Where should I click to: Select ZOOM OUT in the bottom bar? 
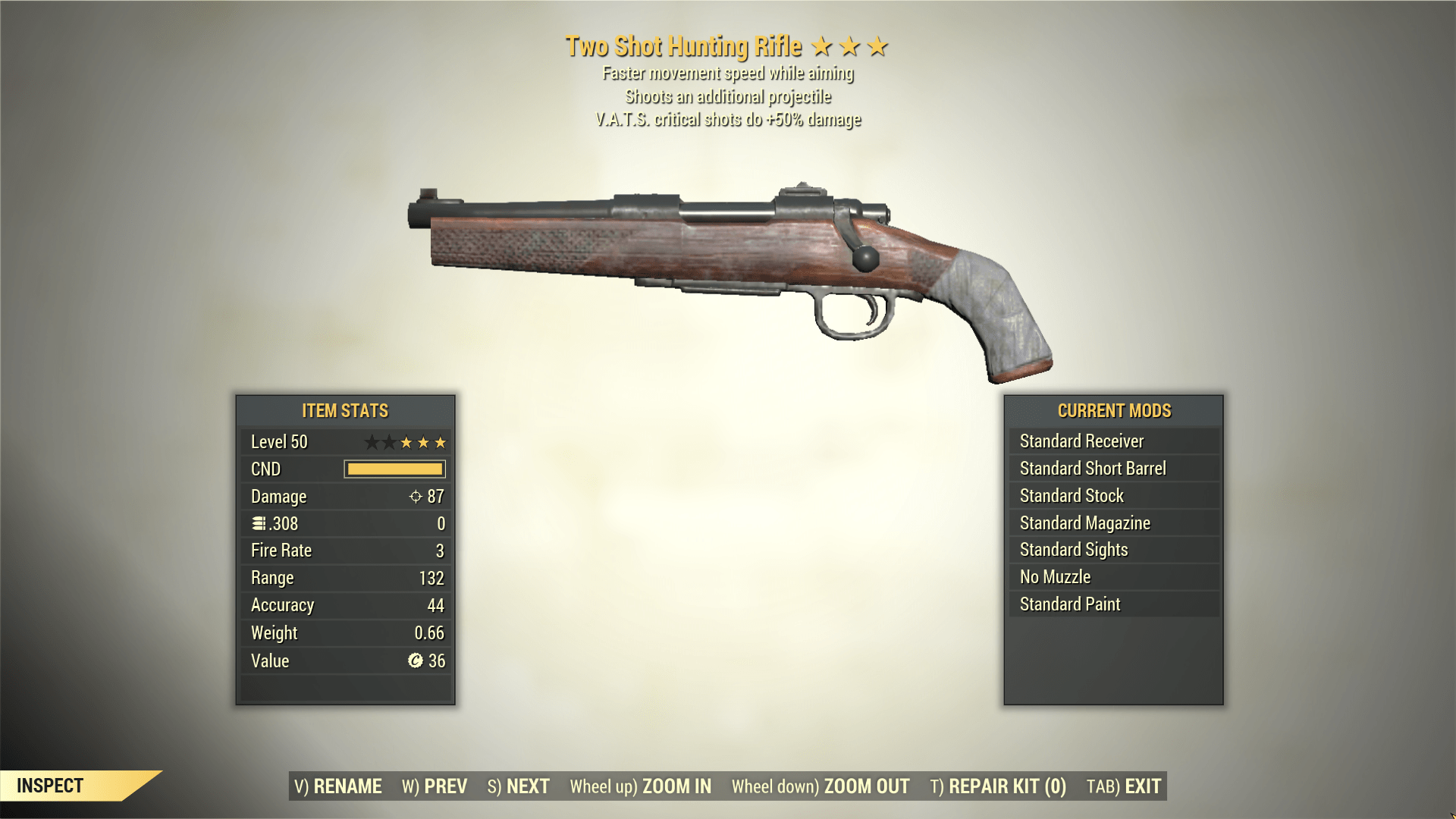(x=821, y=786)
